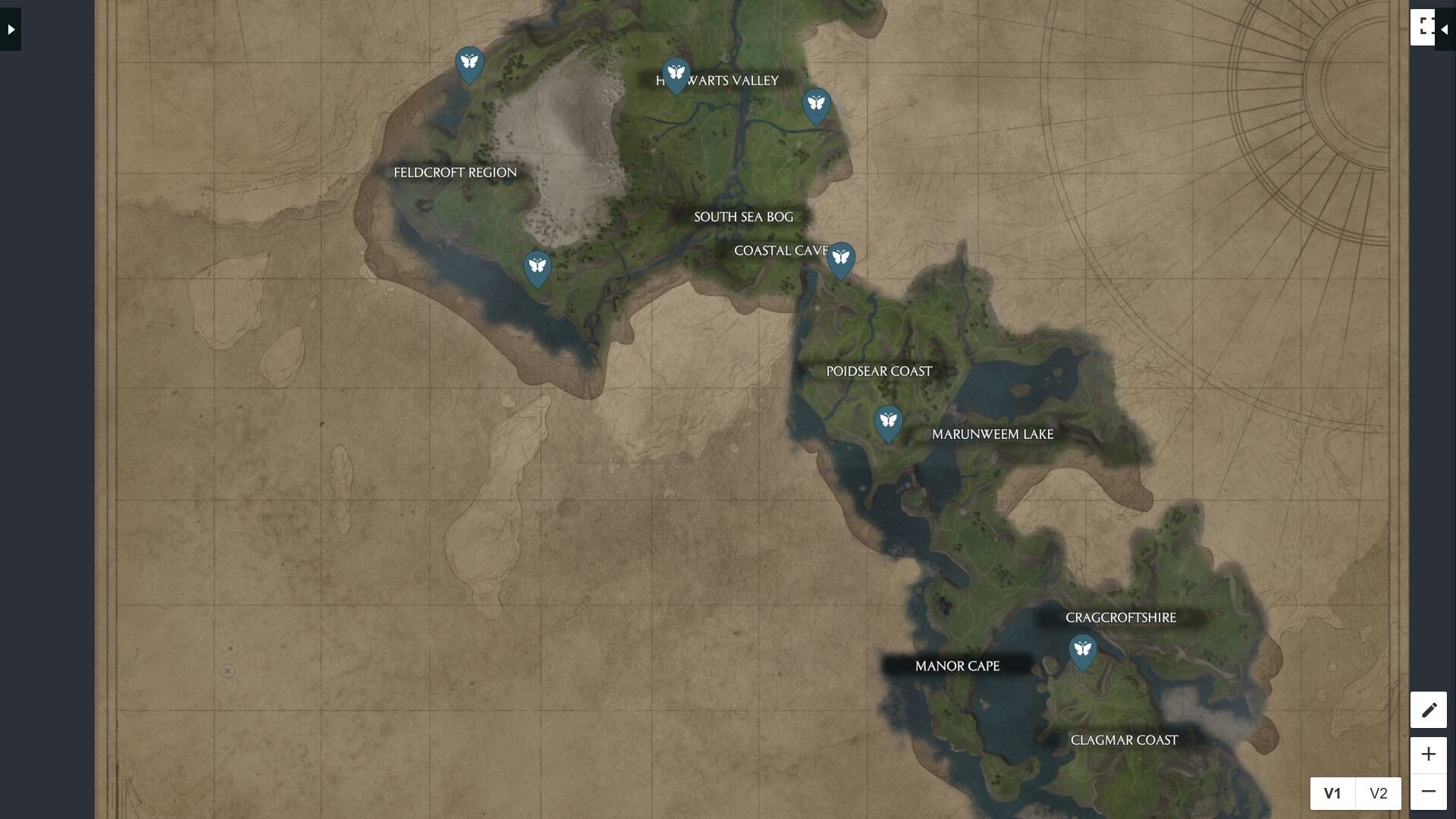Viewport: 1456px width, 819px height.
Task: Click the Poidsear Coast region label
Action: coord(879,372)
